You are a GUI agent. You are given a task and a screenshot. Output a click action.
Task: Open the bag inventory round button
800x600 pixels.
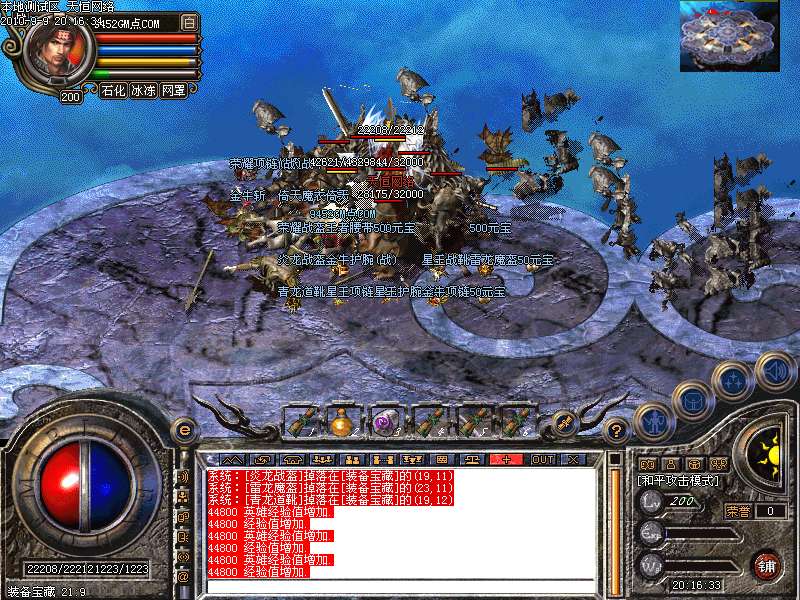692,400
